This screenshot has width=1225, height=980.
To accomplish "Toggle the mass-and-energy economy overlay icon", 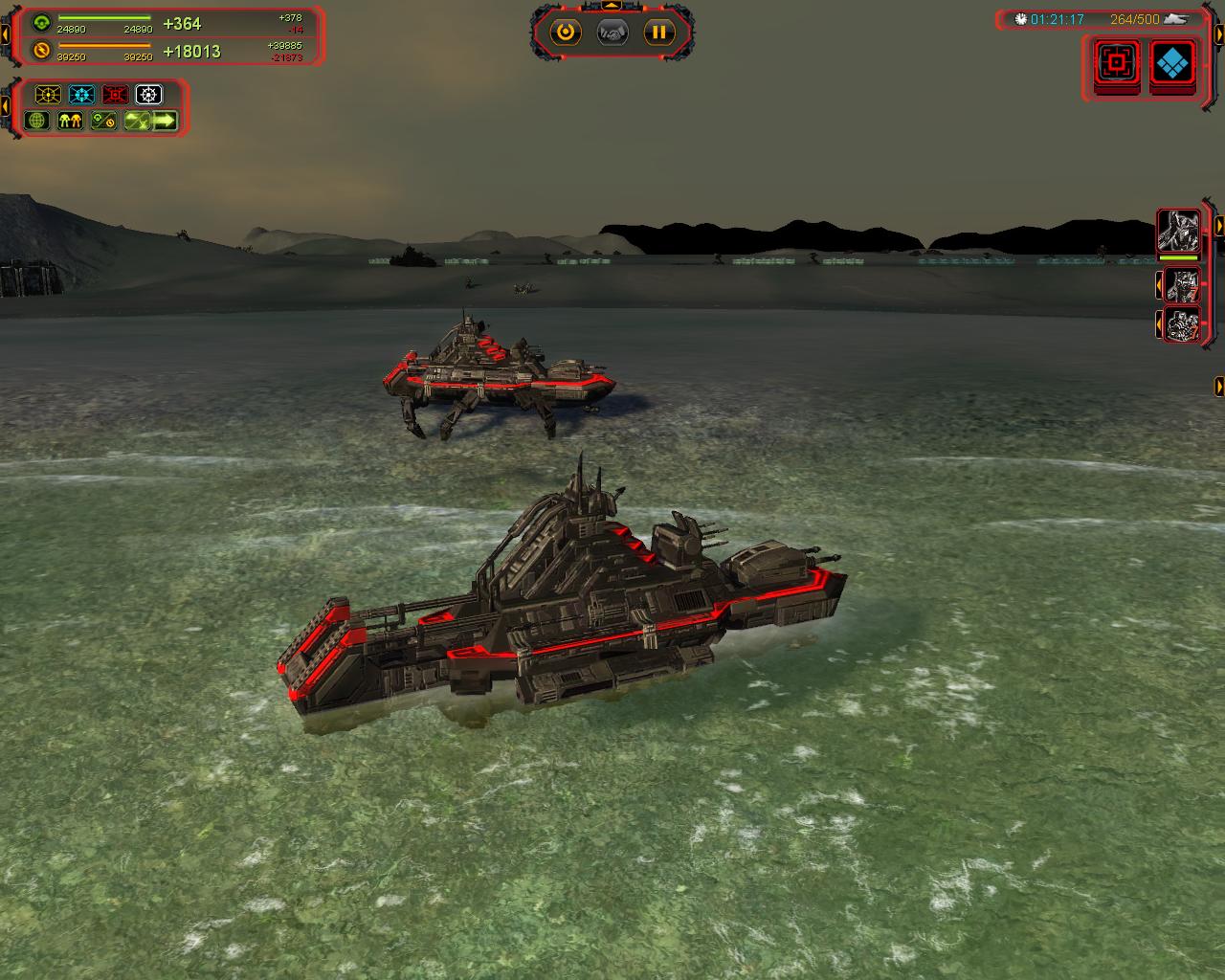I will [103, 121].
